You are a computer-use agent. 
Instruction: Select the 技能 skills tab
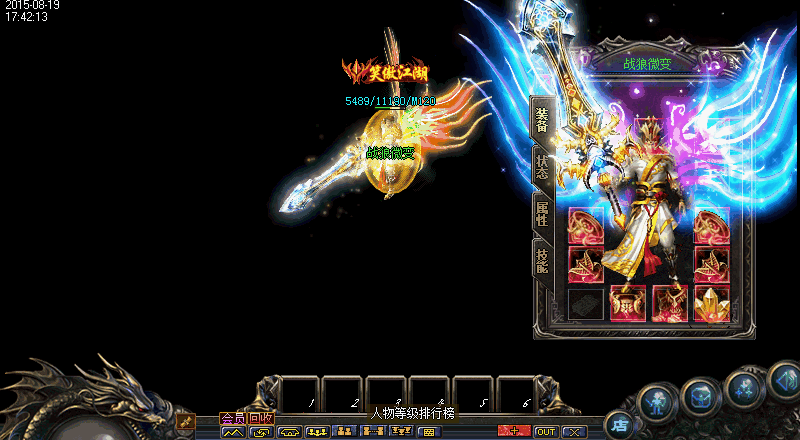point(541,261)
